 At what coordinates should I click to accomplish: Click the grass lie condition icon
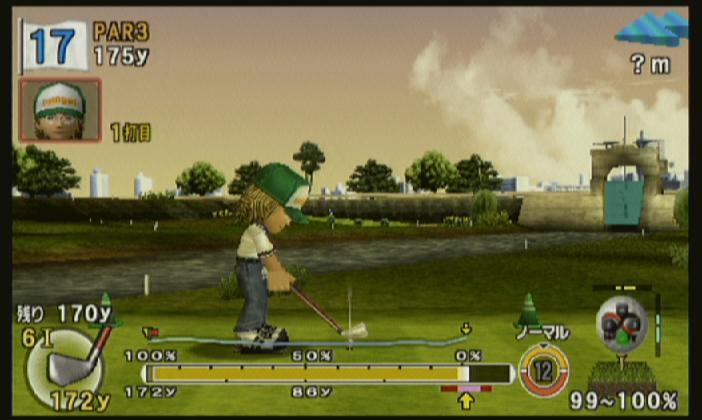623,375
